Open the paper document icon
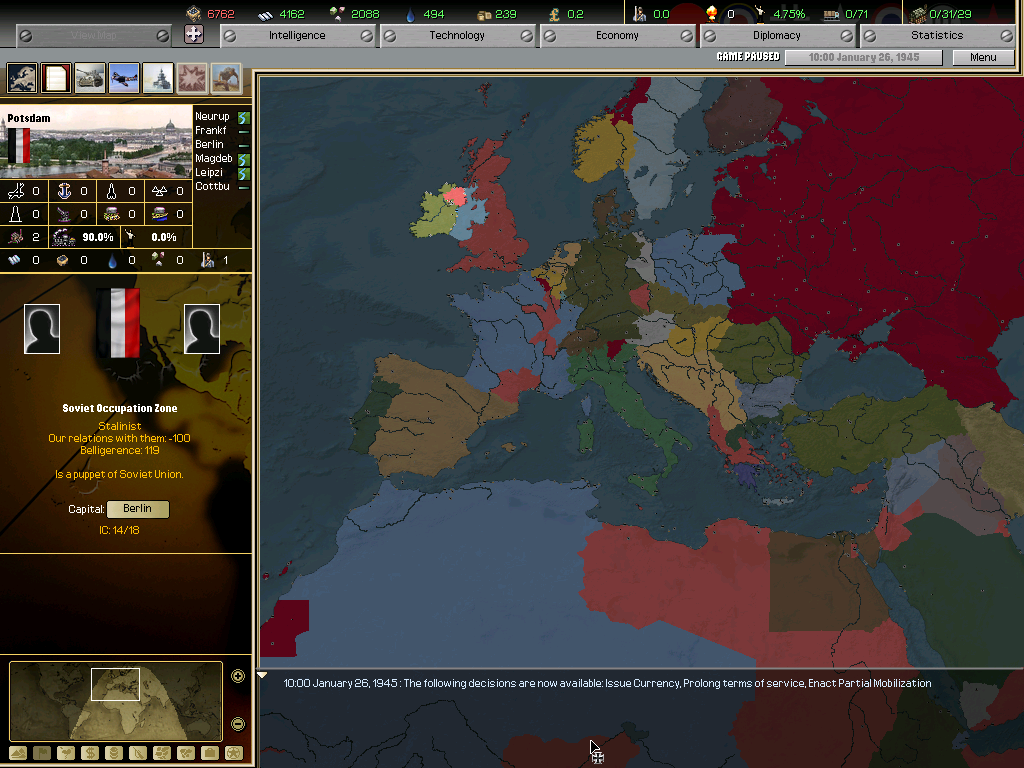 (x=56, y=78)
